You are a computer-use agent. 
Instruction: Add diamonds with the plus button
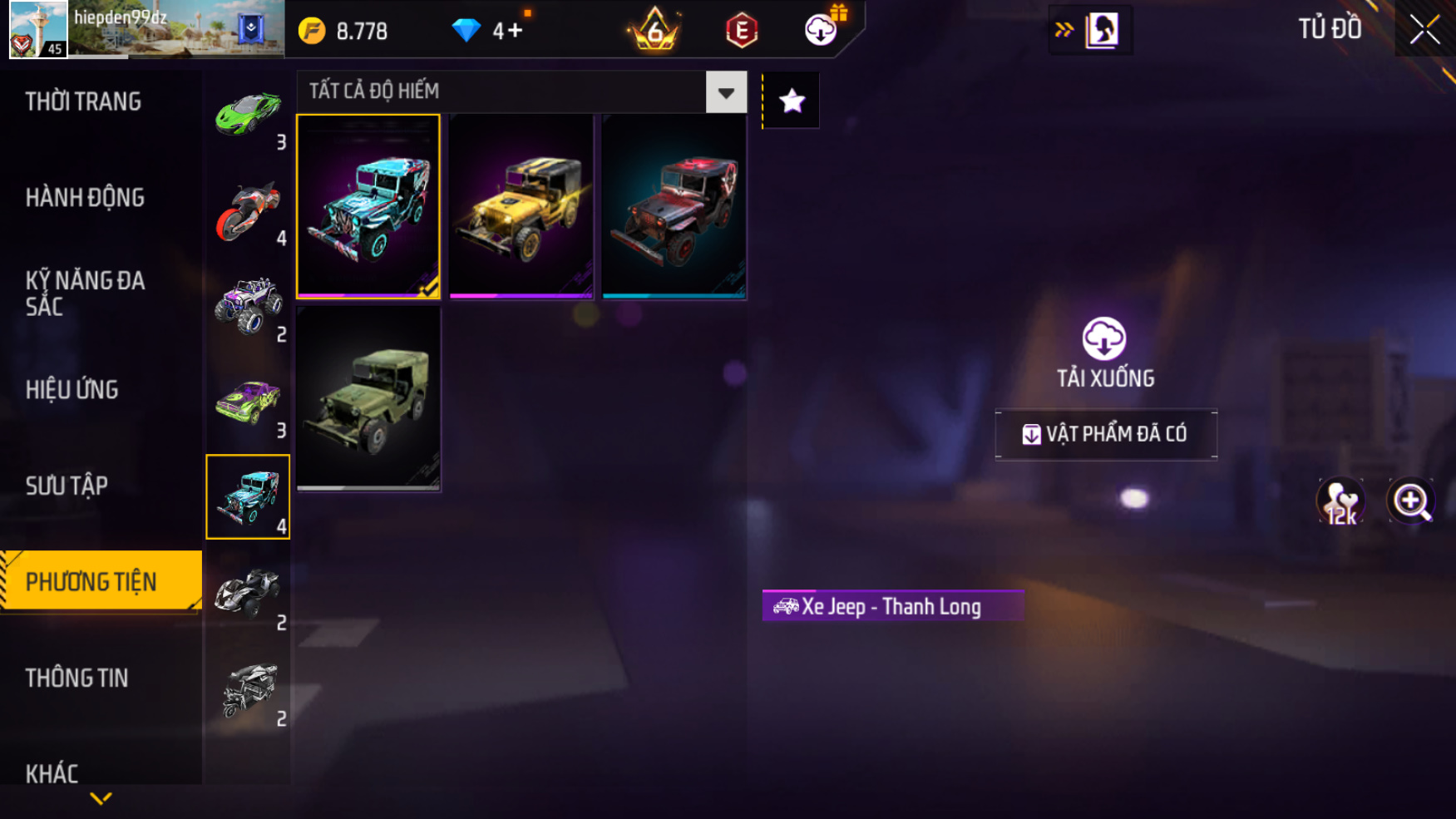[x=515, y=32]
